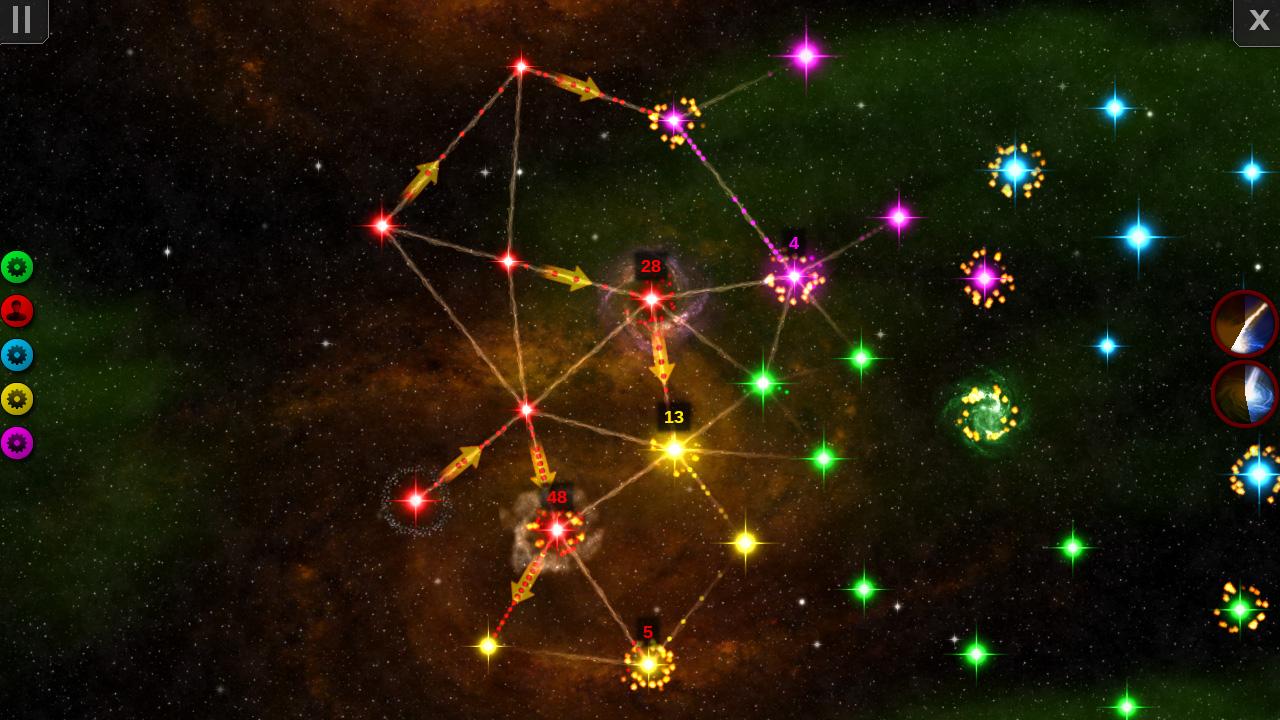Pause the game
This screenshot has width=1280, height=720.
(21, 20)
